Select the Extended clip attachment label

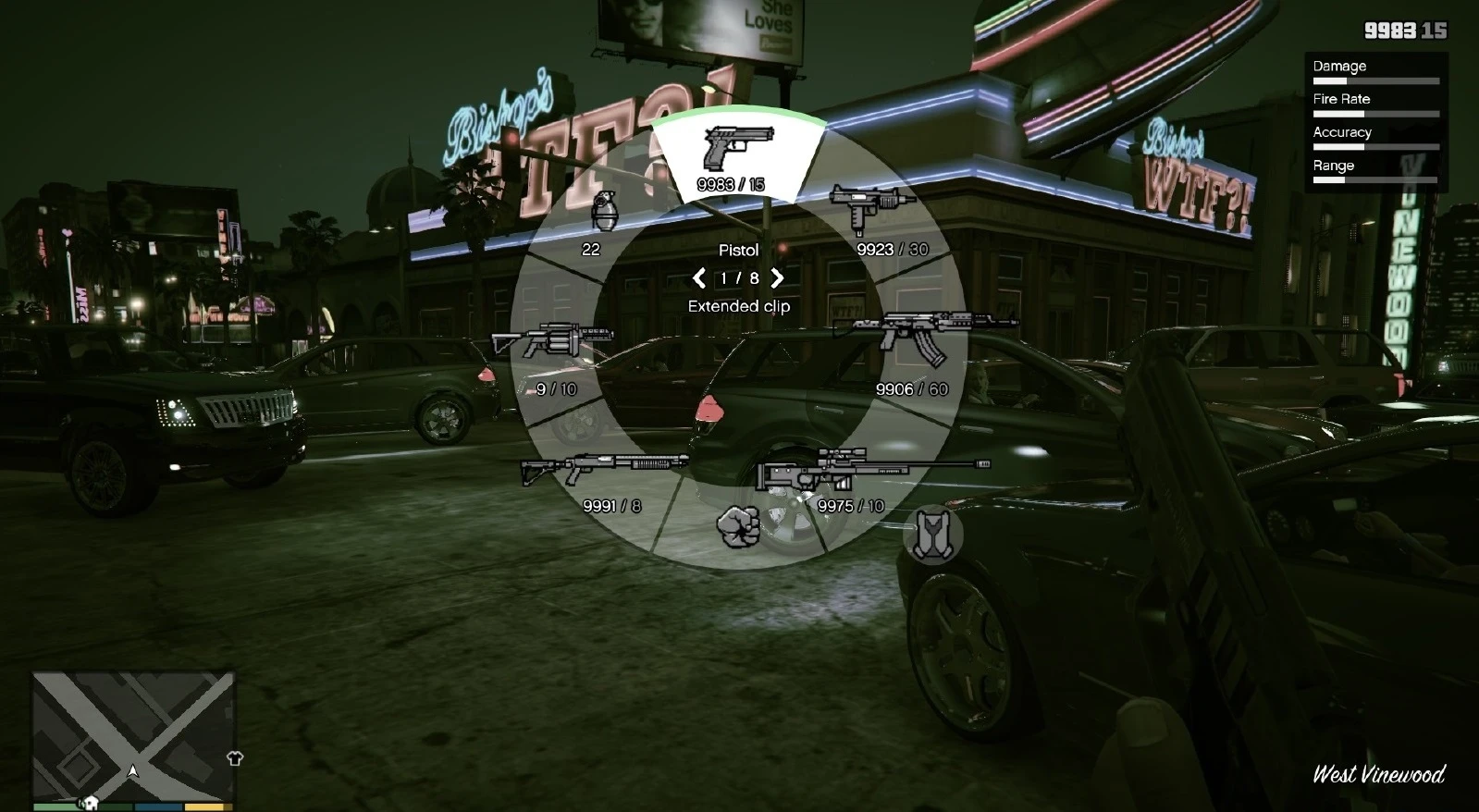click(x=738, y=305)
